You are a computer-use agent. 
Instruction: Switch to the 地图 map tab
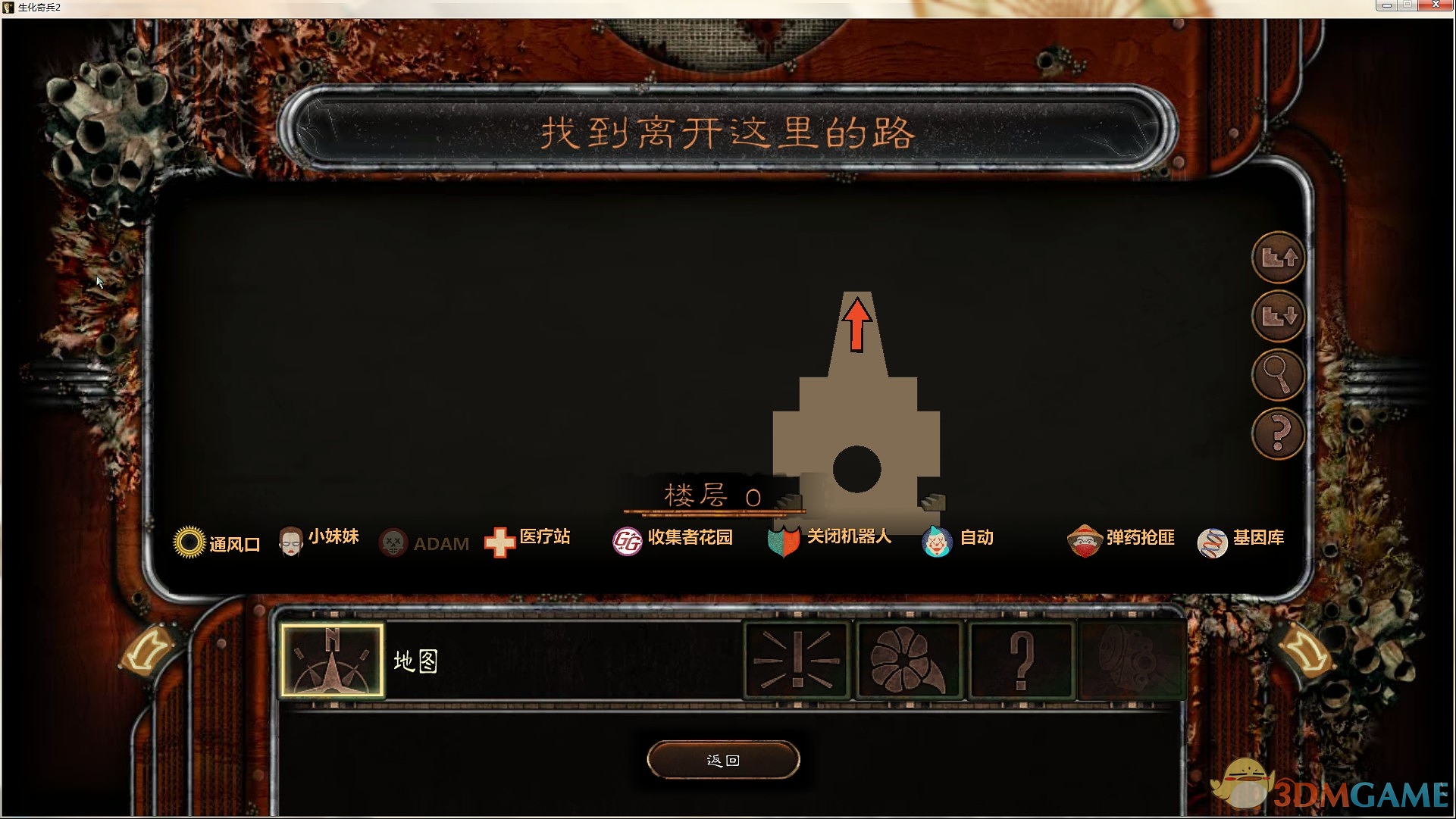[x=332, y=661]
